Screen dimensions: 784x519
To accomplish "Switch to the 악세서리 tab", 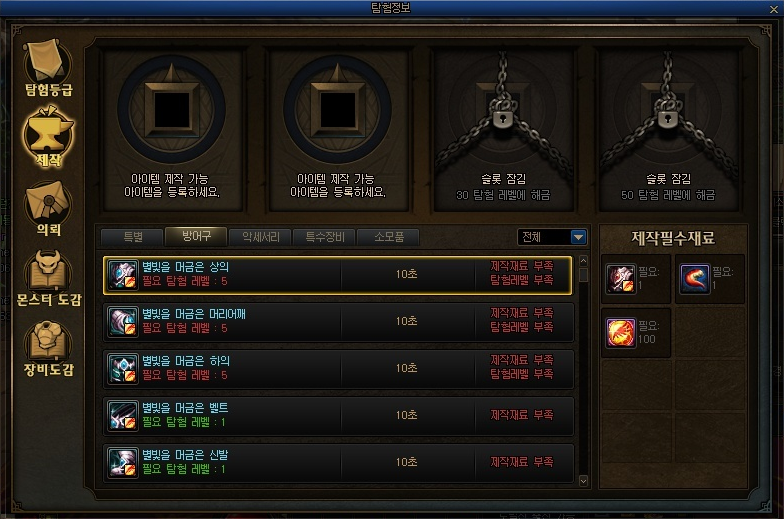I will point(260,237).
